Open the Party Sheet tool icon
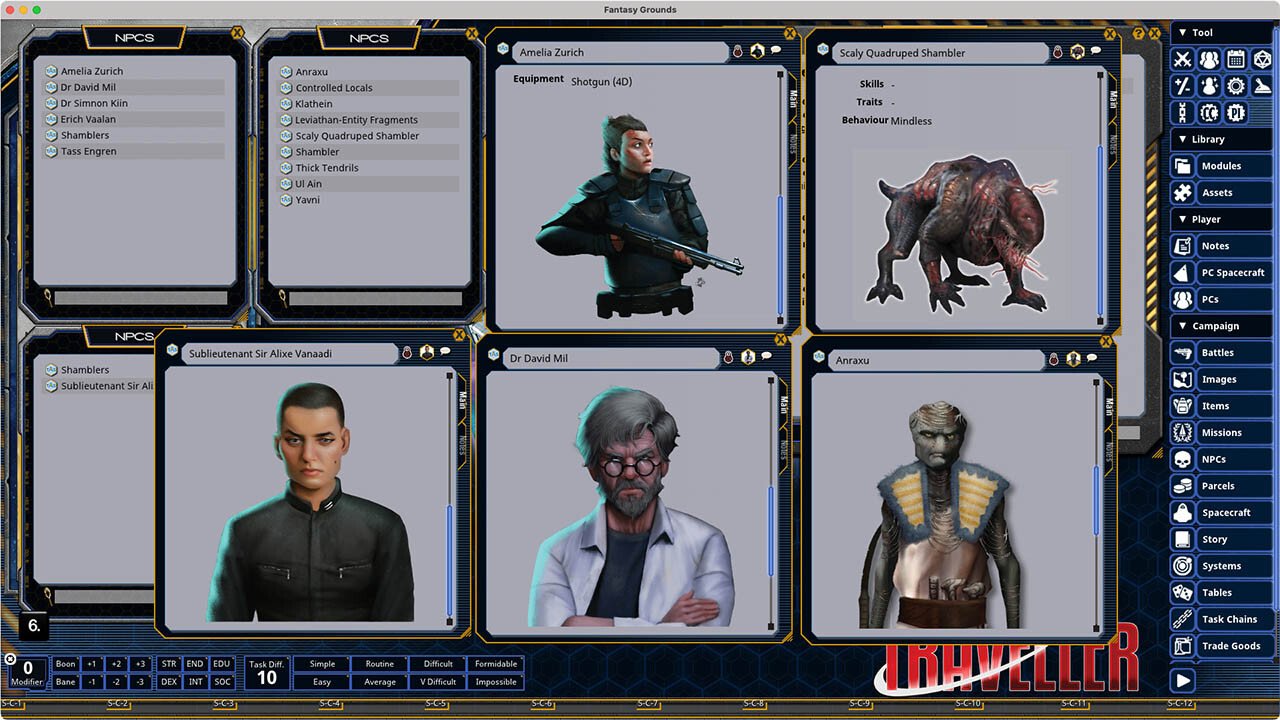Viewport: 1280px width, 720px height. coord(1208,59)
